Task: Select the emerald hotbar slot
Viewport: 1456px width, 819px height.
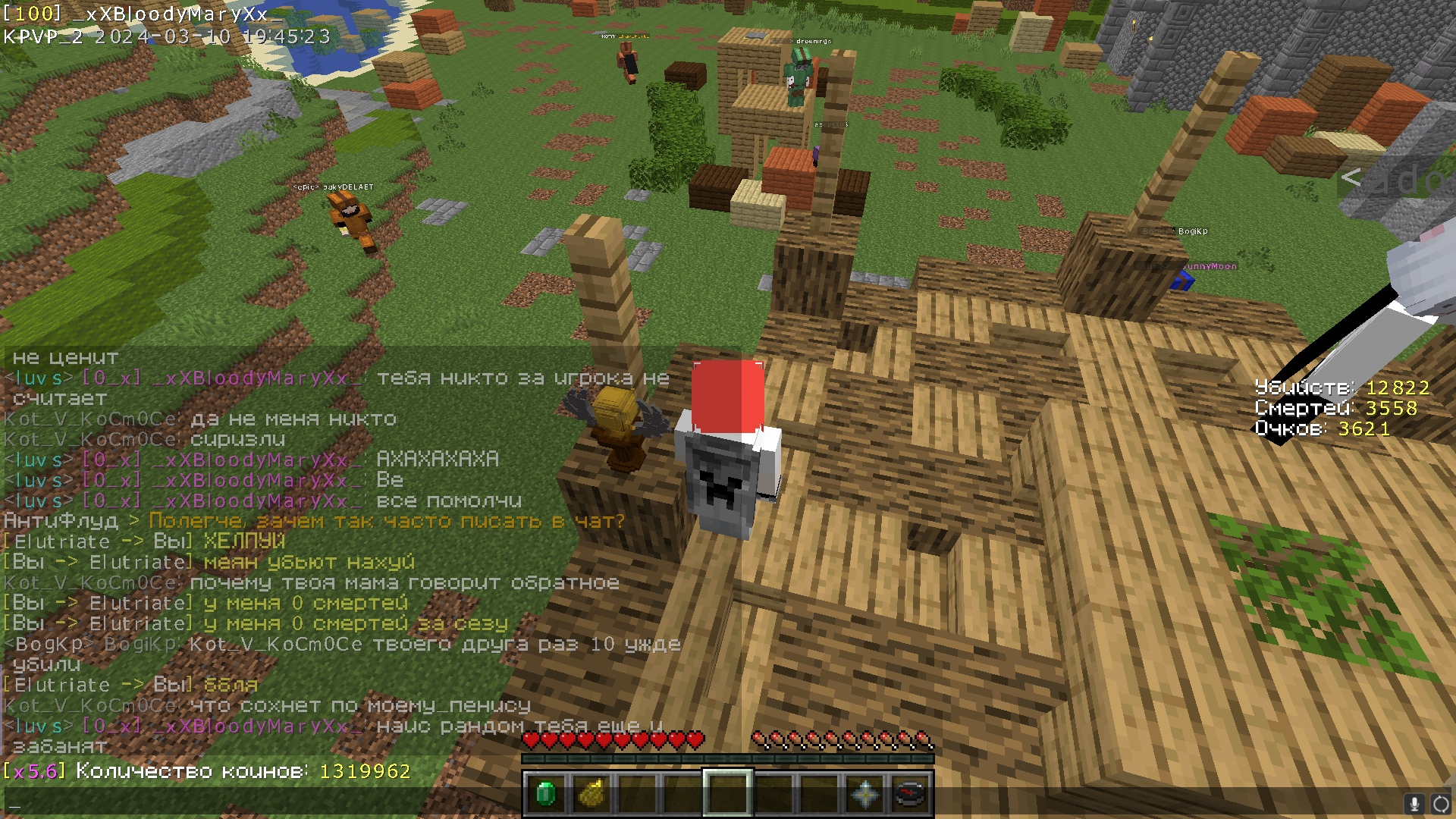Action: click(545, 794)
